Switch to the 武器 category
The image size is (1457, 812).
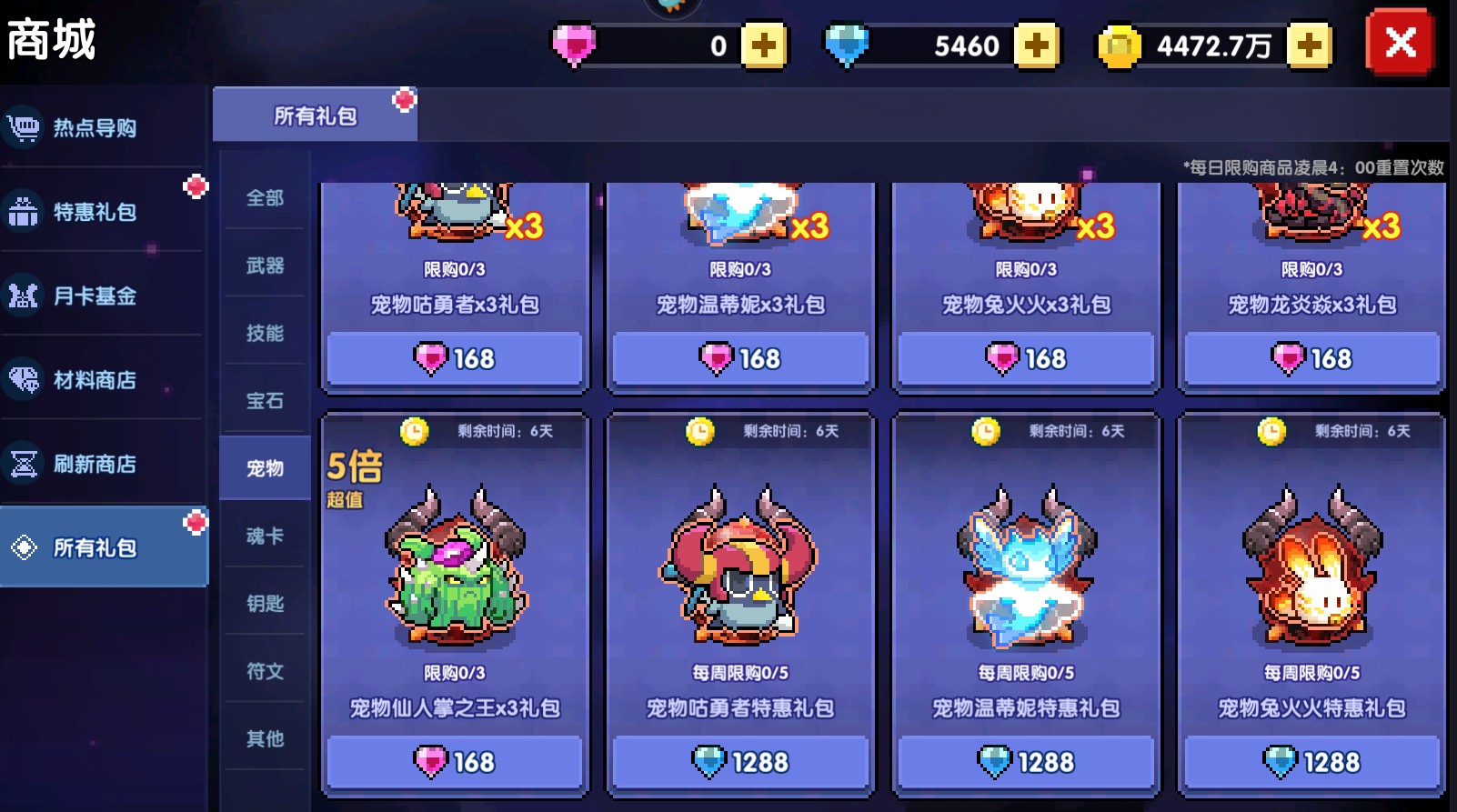(x=265, y=266)
